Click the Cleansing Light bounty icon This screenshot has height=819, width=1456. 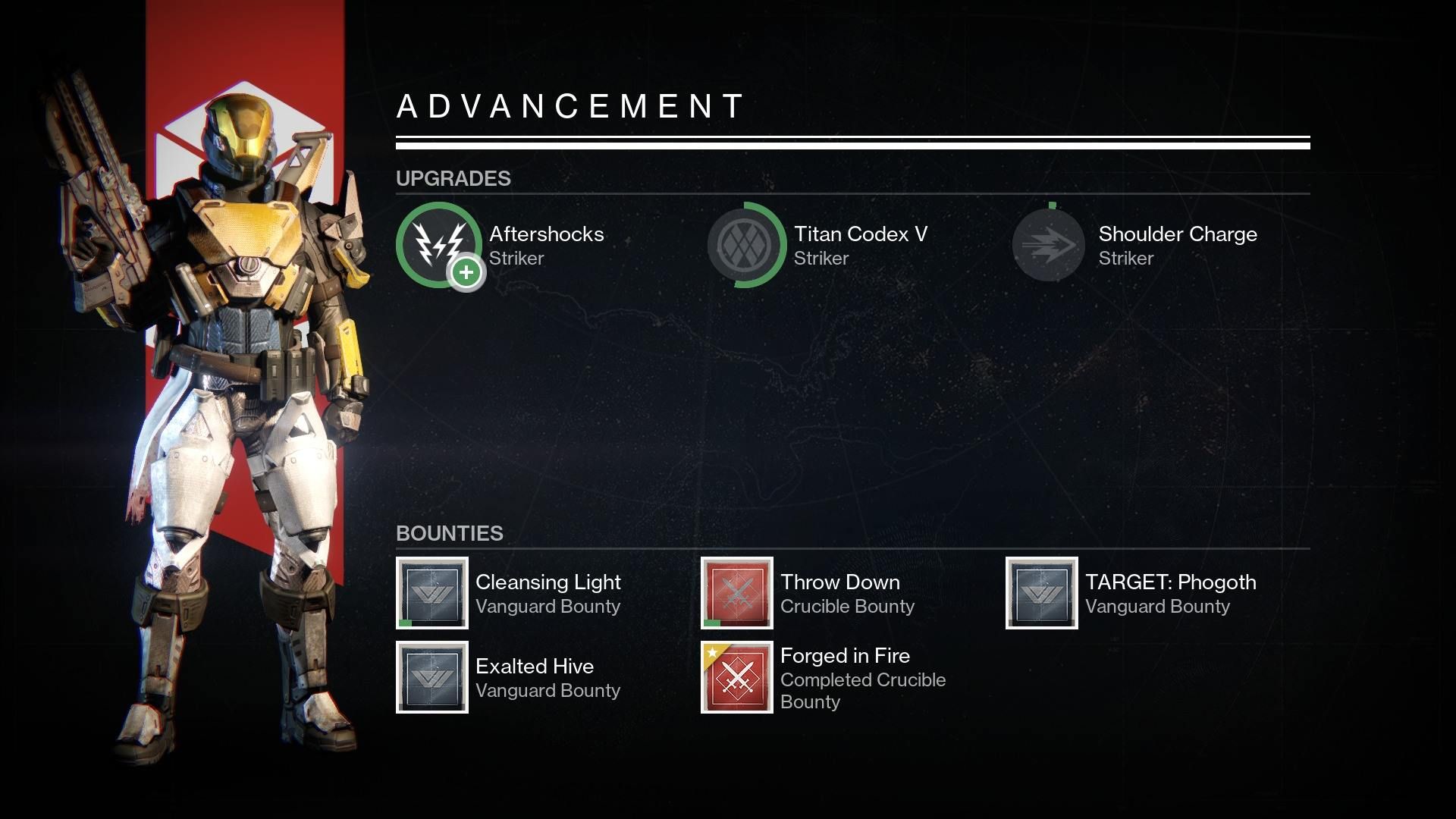[x=431, y=594]
